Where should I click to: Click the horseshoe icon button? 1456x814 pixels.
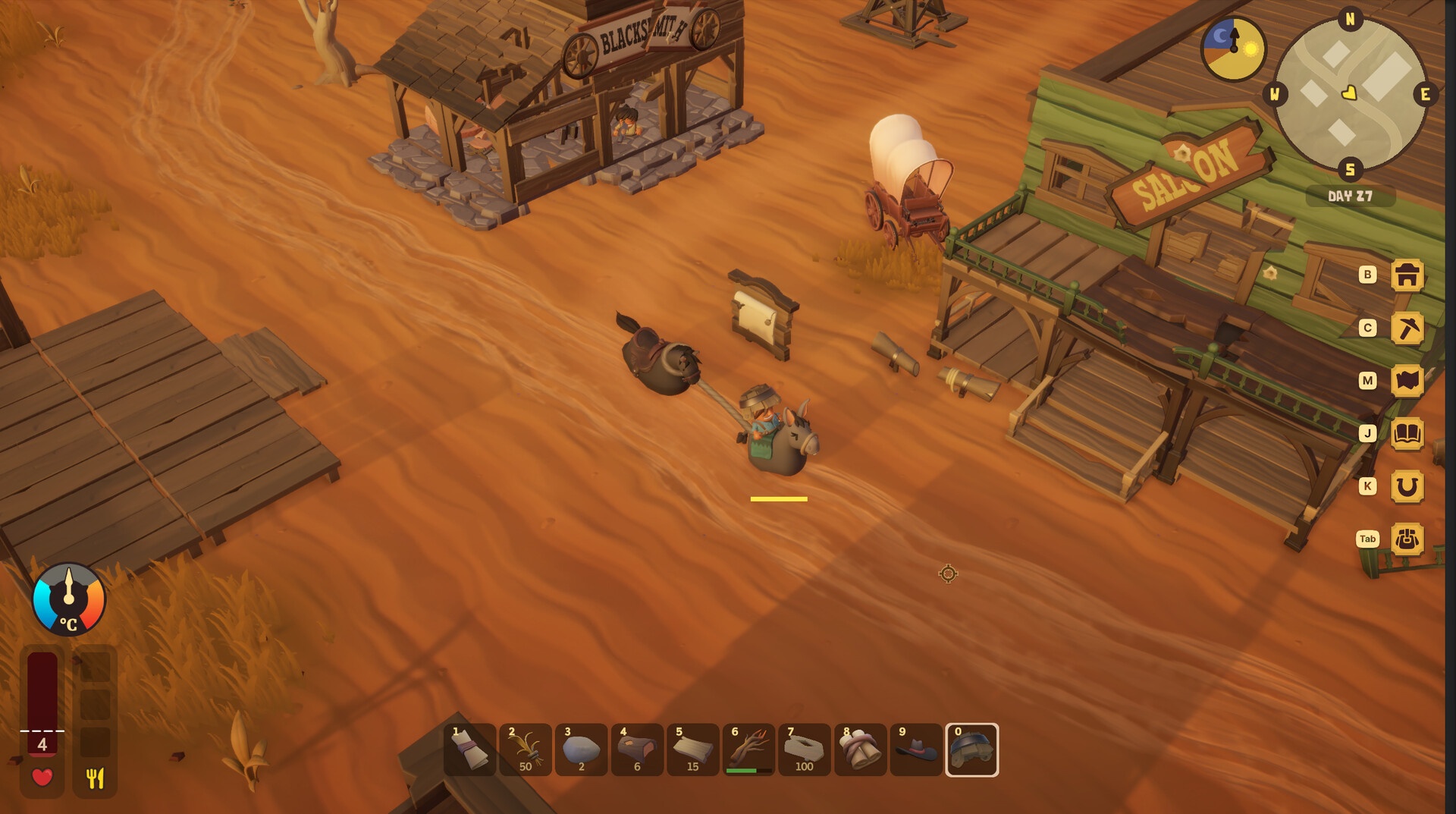pos(1407,486)
